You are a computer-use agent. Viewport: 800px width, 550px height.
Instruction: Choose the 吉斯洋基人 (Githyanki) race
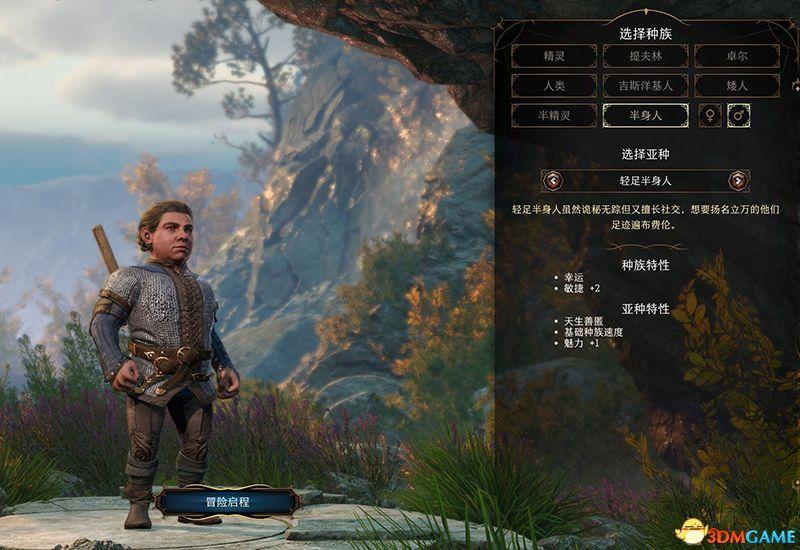[645, 86]
